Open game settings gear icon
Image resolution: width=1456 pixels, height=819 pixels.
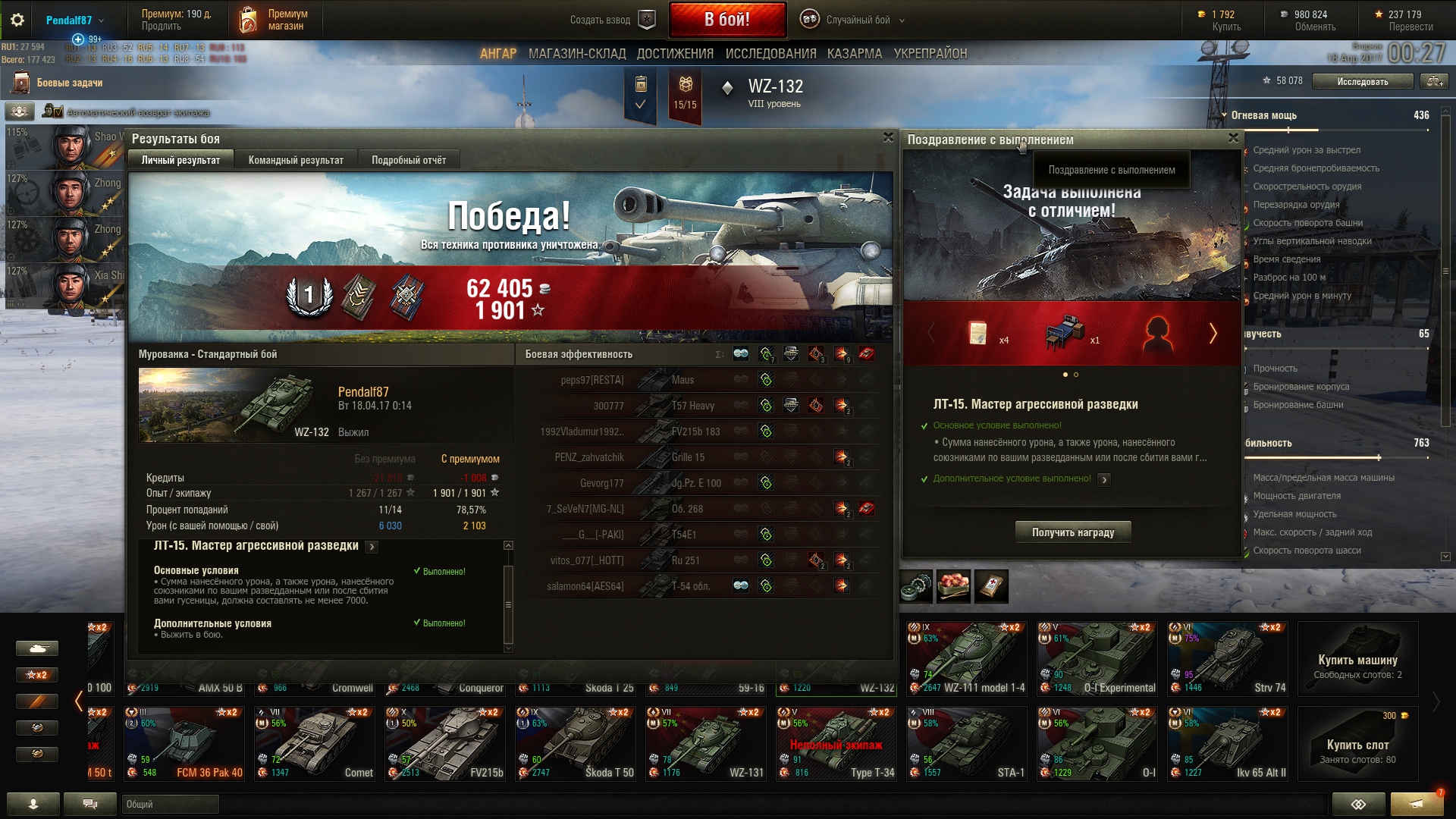click(17, 20)
